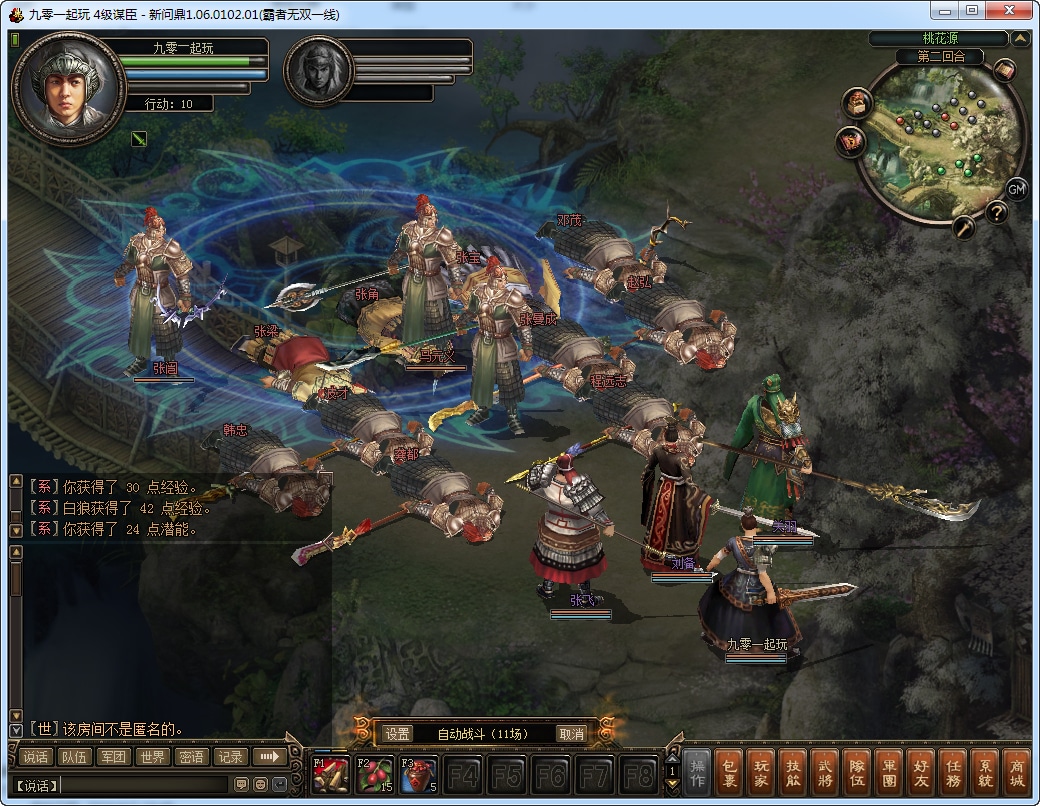Switch to the 队伍 team chat channel
Image resolution: width=1040 pixels, height=806 pixels.
pos(73,757)
